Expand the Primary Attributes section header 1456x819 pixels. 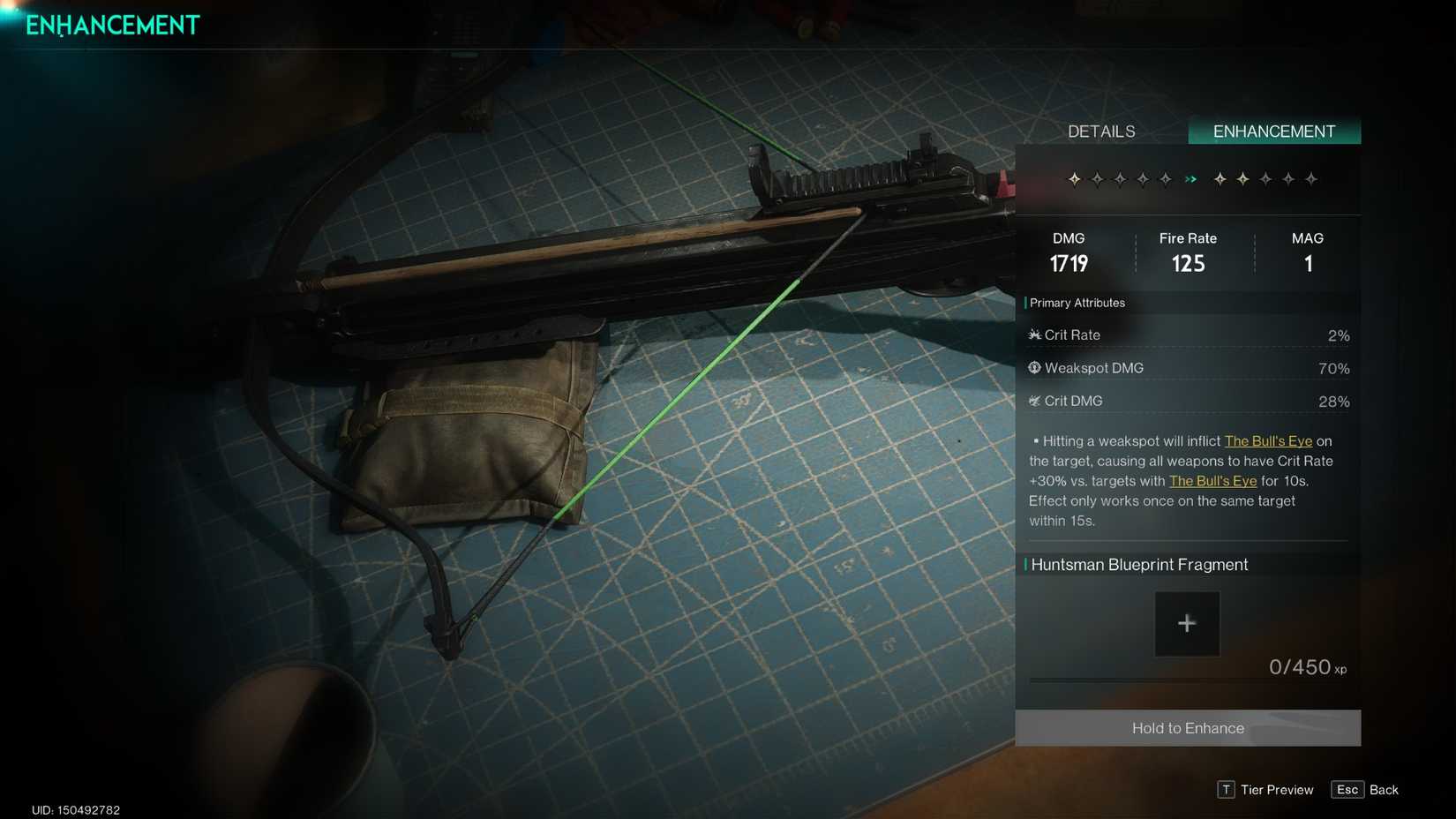pos(1077,303)
